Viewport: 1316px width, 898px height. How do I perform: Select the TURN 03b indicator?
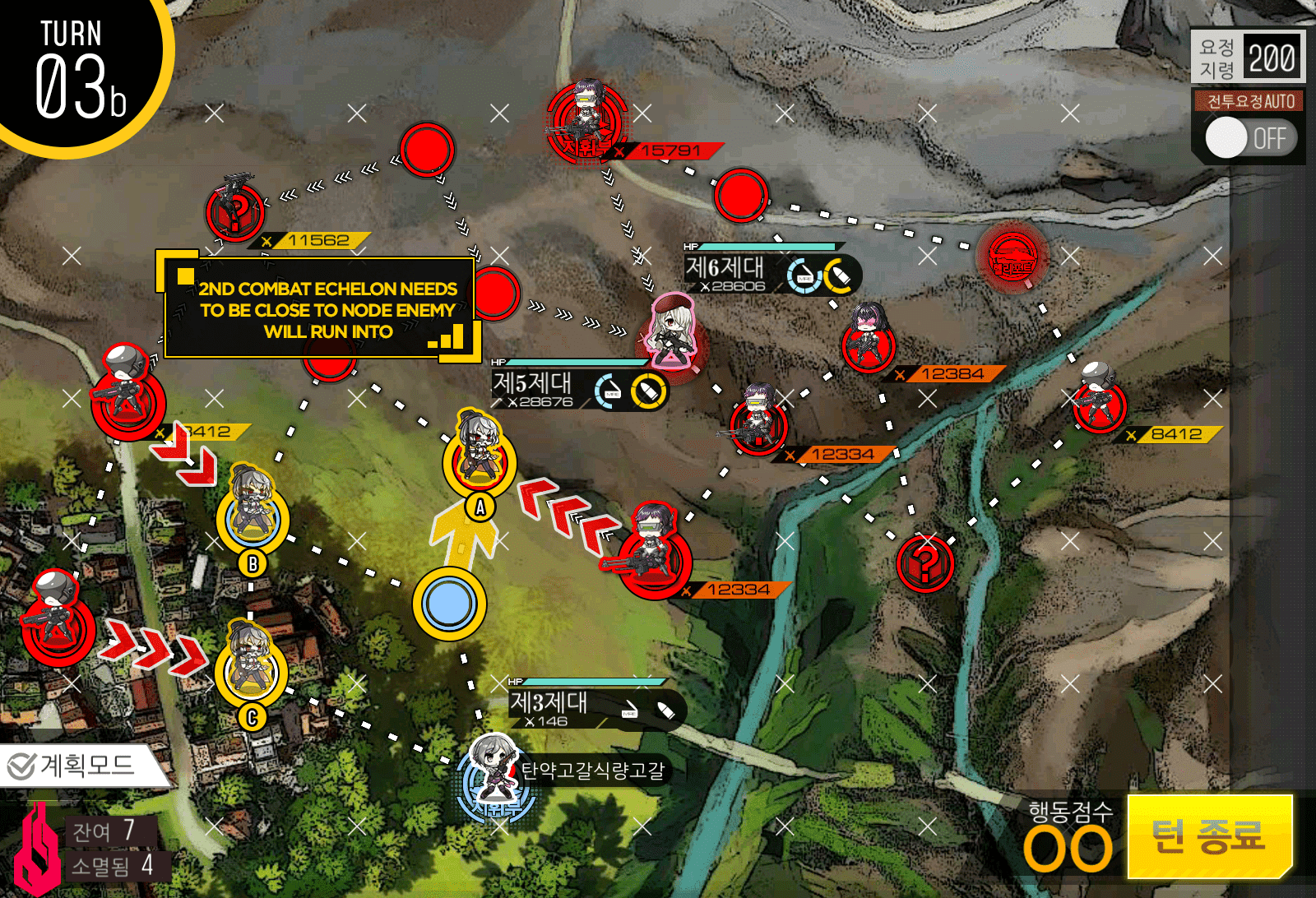pos(74,62)
